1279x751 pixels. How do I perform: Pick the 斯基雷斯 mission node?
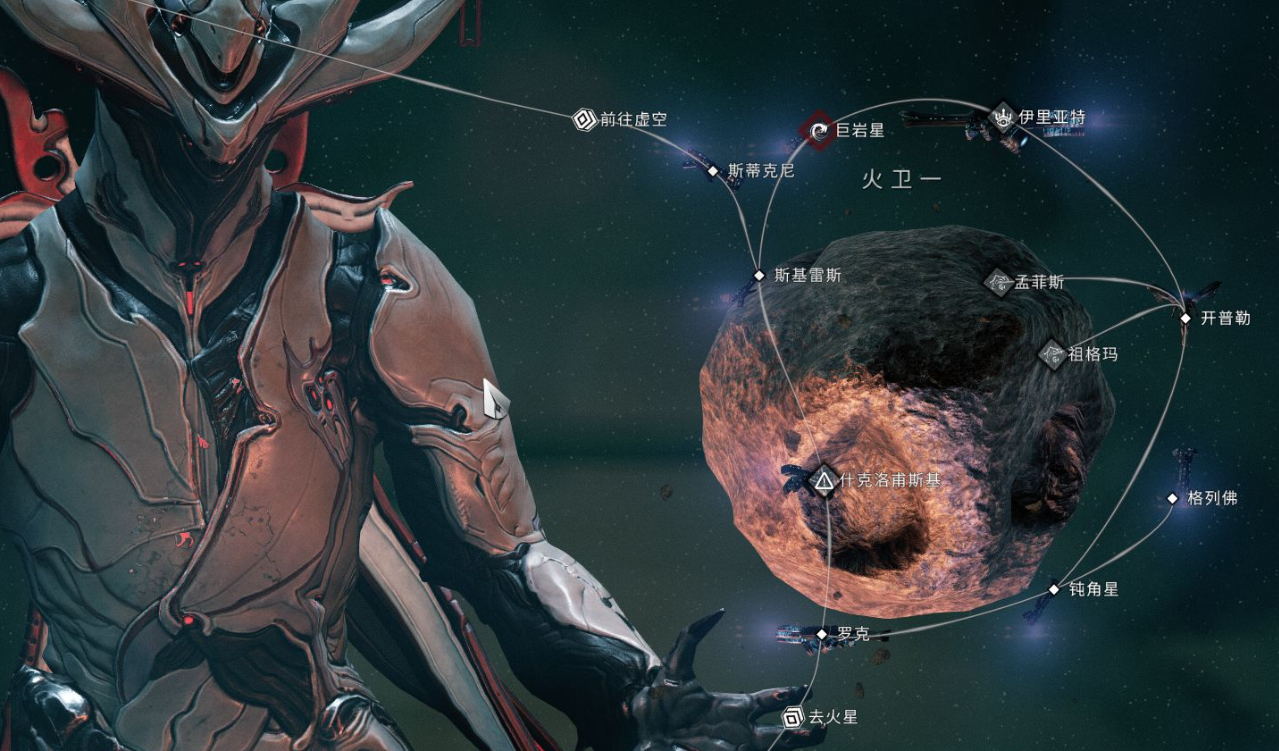point(759,275)
